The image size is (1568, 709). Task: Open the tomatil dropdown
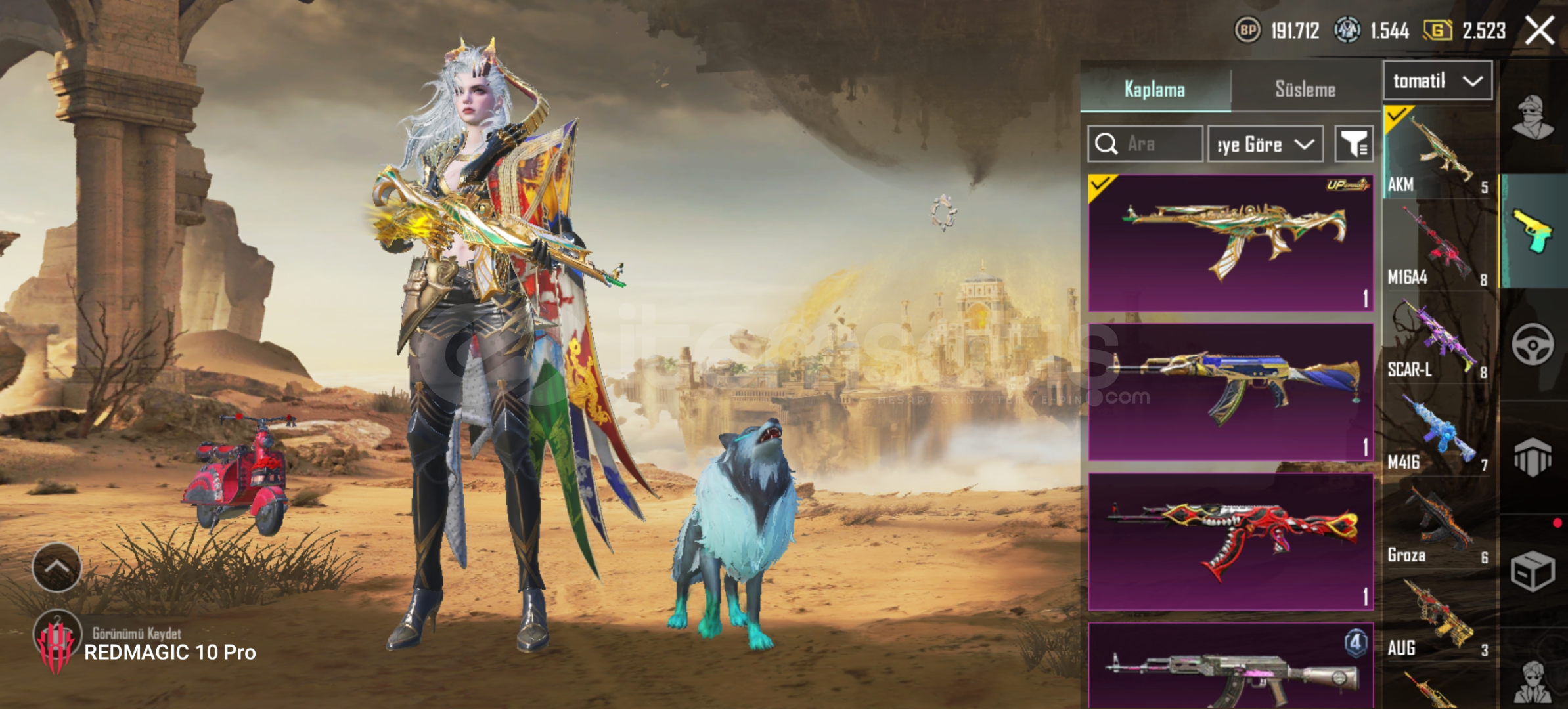coord(1437,81)
